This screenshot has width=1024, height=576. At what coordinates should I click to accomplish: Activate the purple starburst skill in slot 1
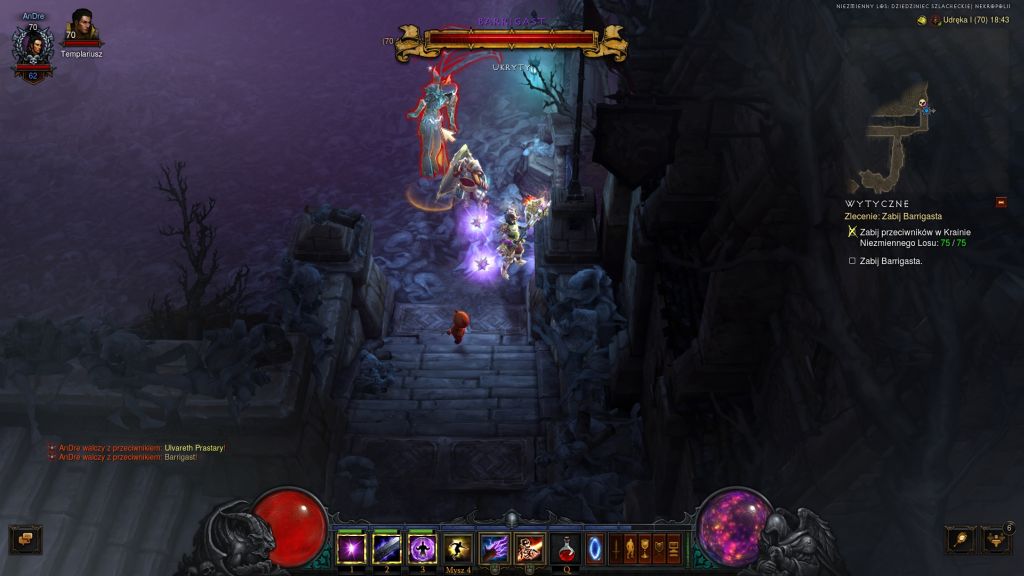(351, 548)
